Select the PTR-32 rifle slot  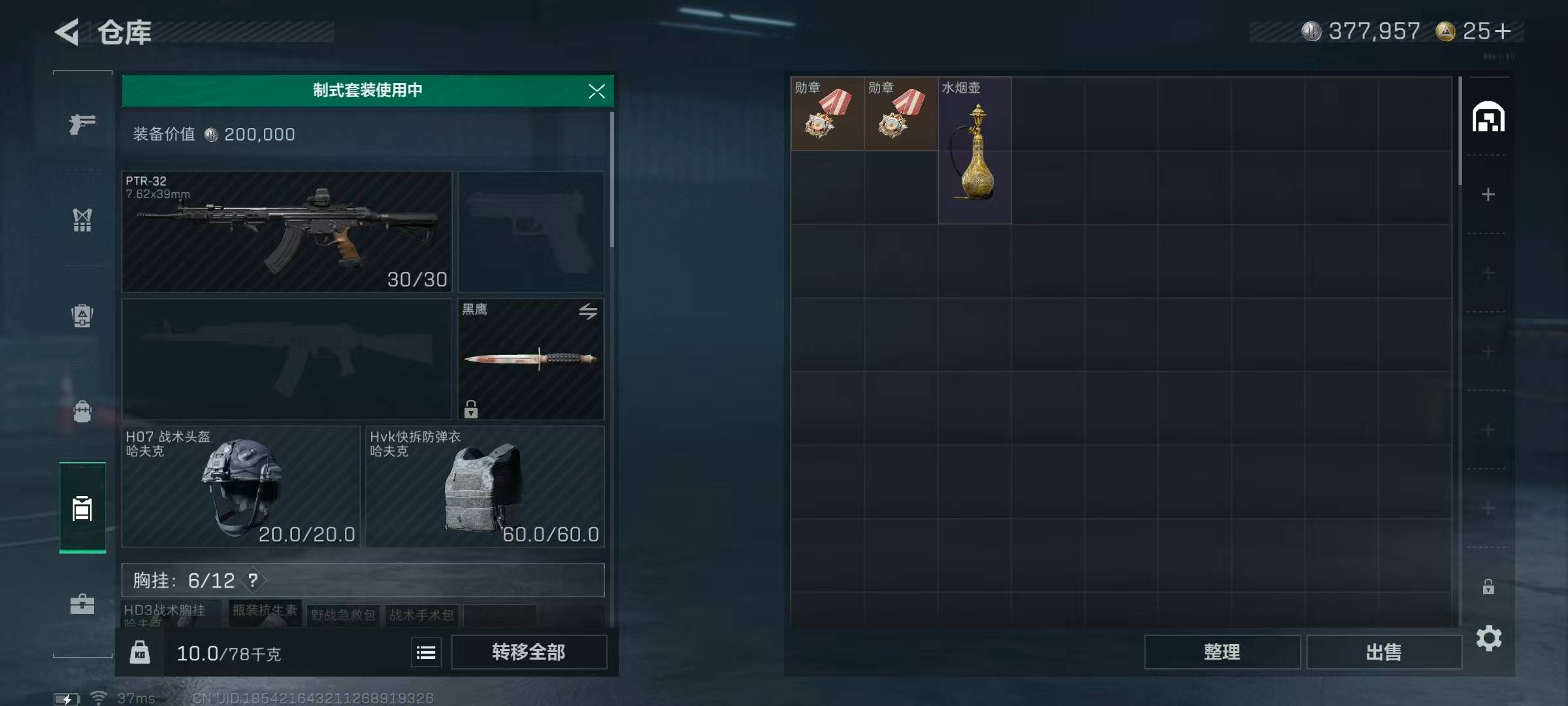coord(286,231)
